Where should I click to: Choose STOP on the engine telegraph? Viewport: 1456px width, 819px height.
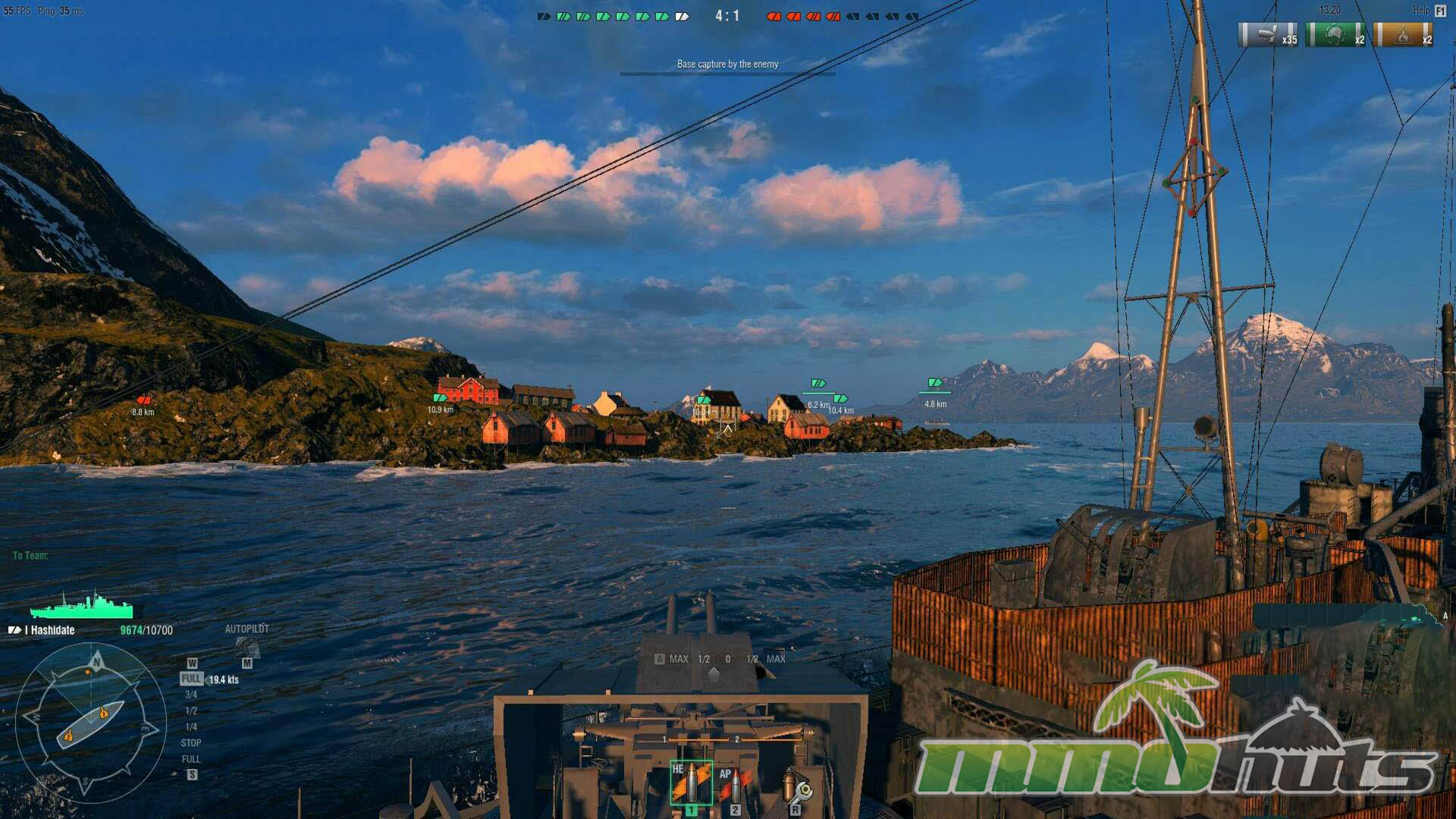pos(191,743)
